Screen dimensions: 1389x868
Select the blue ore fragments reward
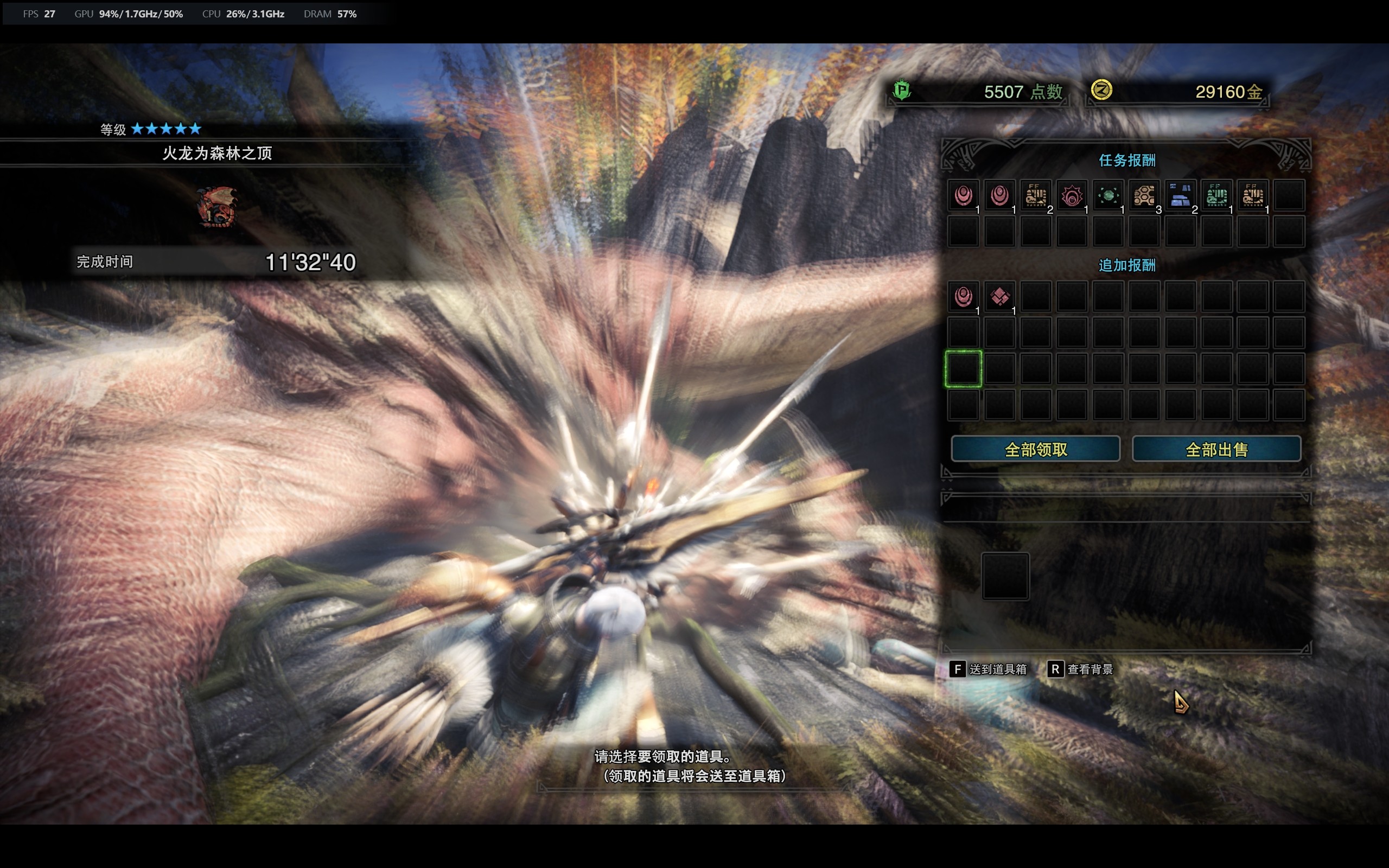click(1180, 196)
